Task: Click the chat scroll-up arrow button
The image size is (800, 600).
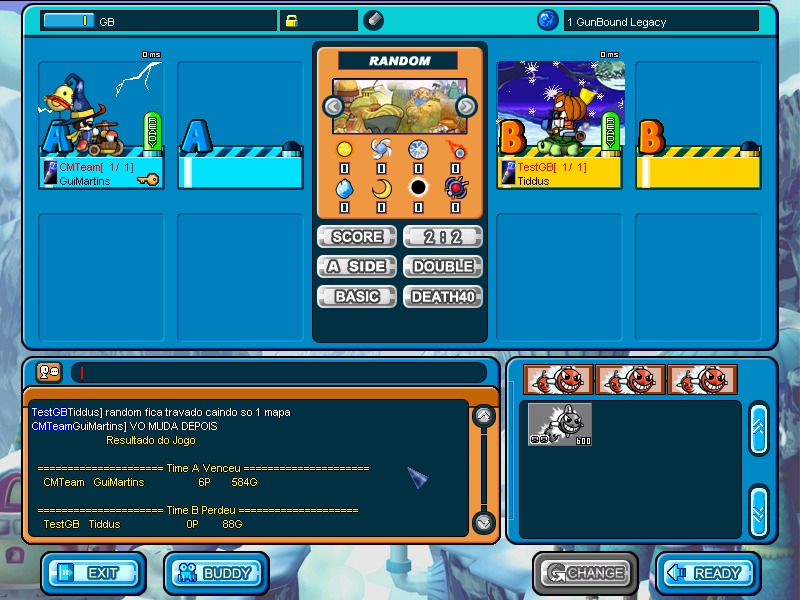Action: coord(483,415)
